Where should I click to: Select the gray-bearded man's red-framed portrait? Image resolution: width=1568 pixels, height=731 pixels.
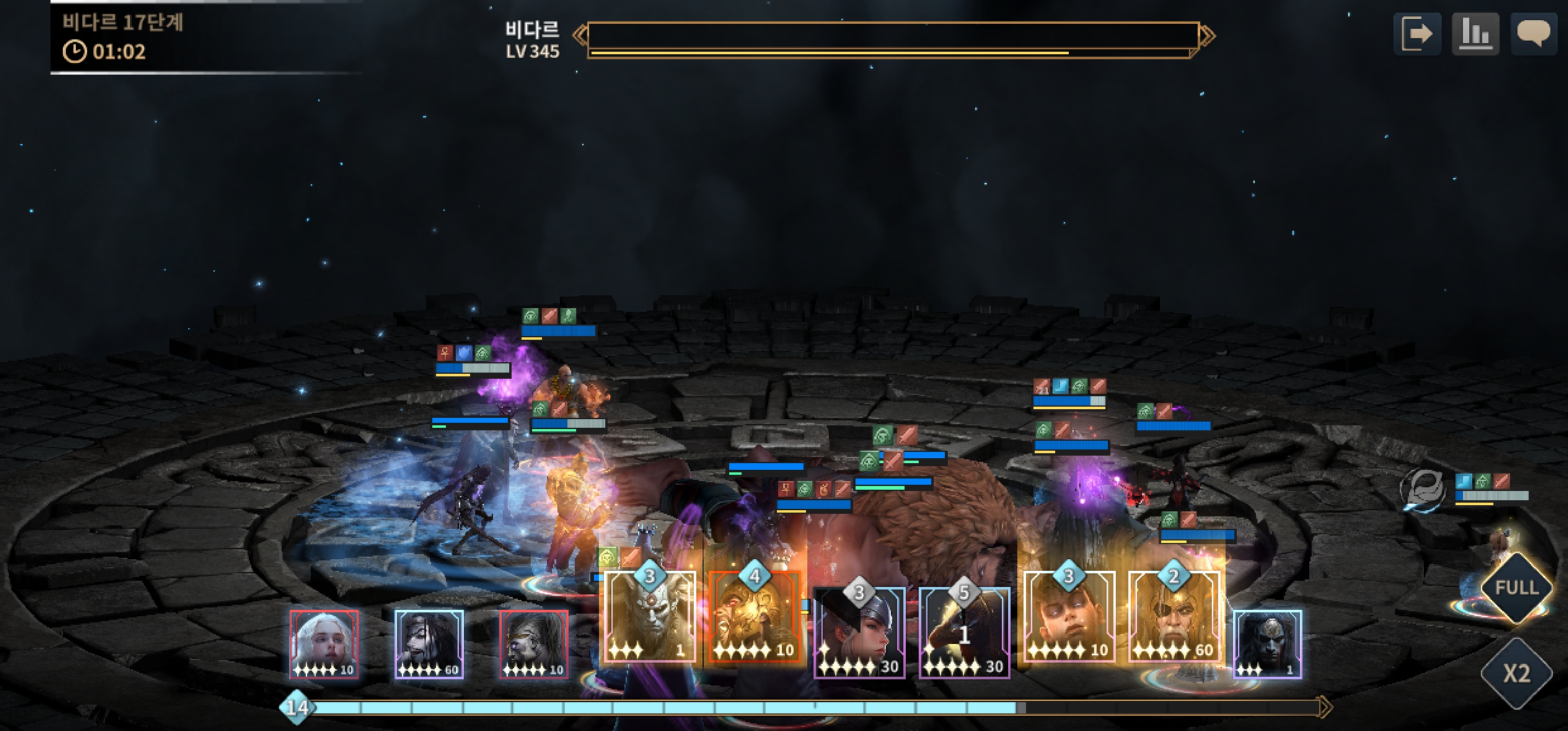click(534, 644)
